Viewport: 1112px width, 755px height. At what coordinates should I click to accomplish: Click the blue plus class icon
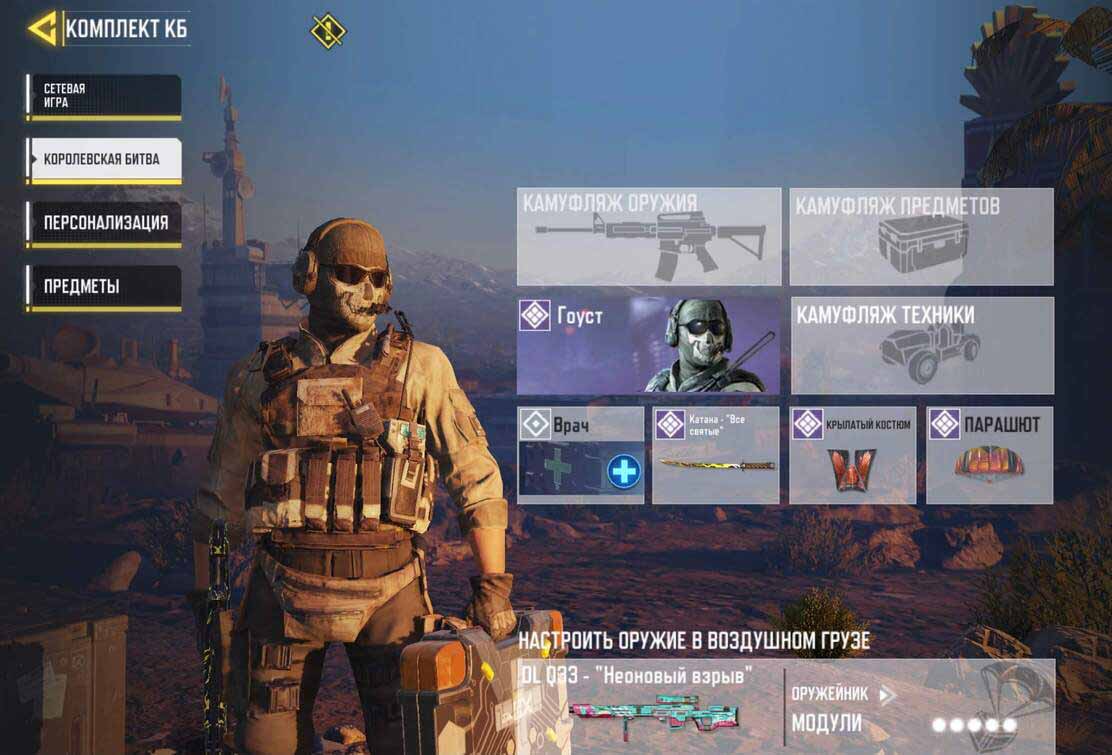click(624, 470)
